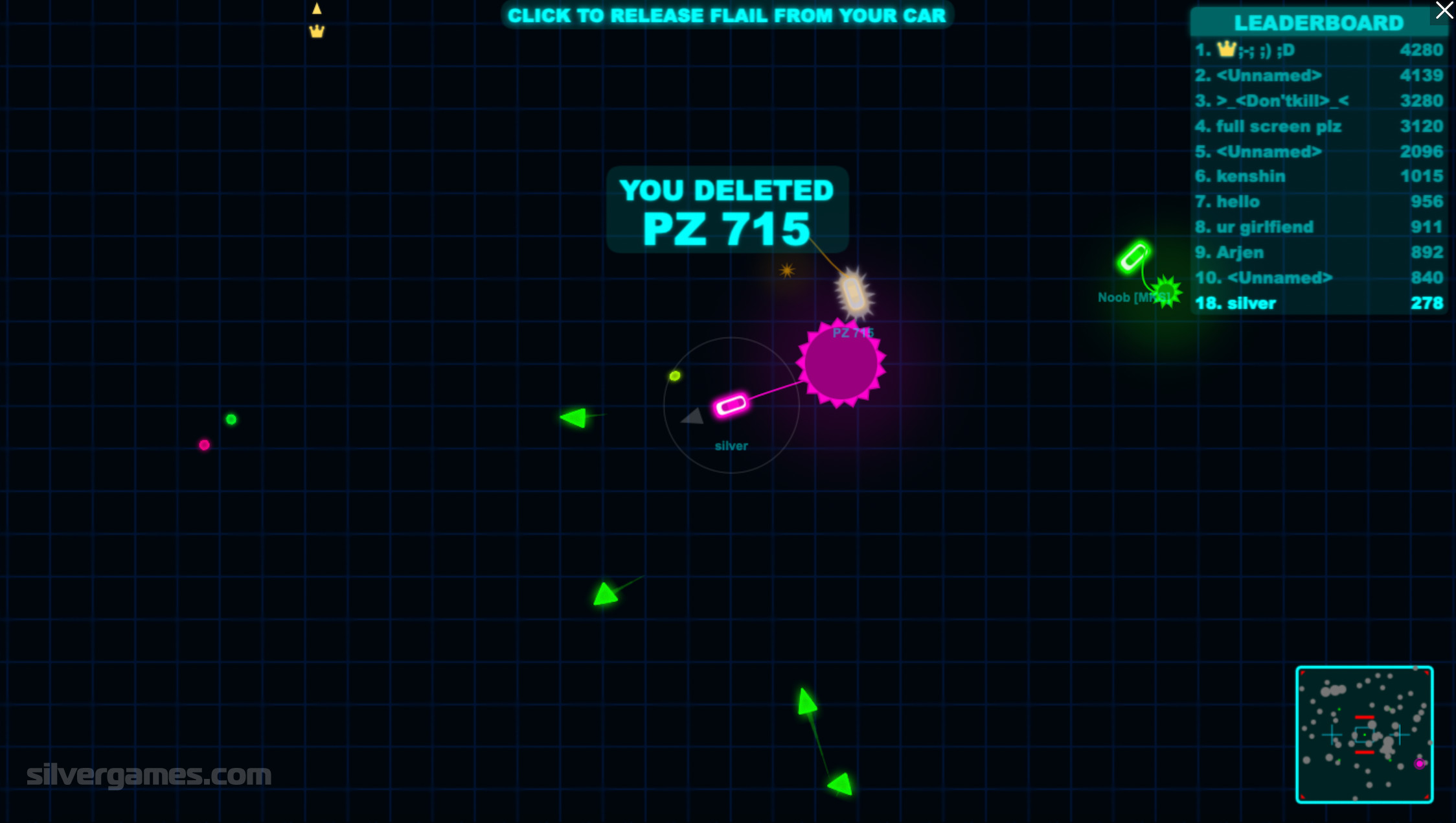
Task: Close the game overlay with the X
Action: 1444,10
